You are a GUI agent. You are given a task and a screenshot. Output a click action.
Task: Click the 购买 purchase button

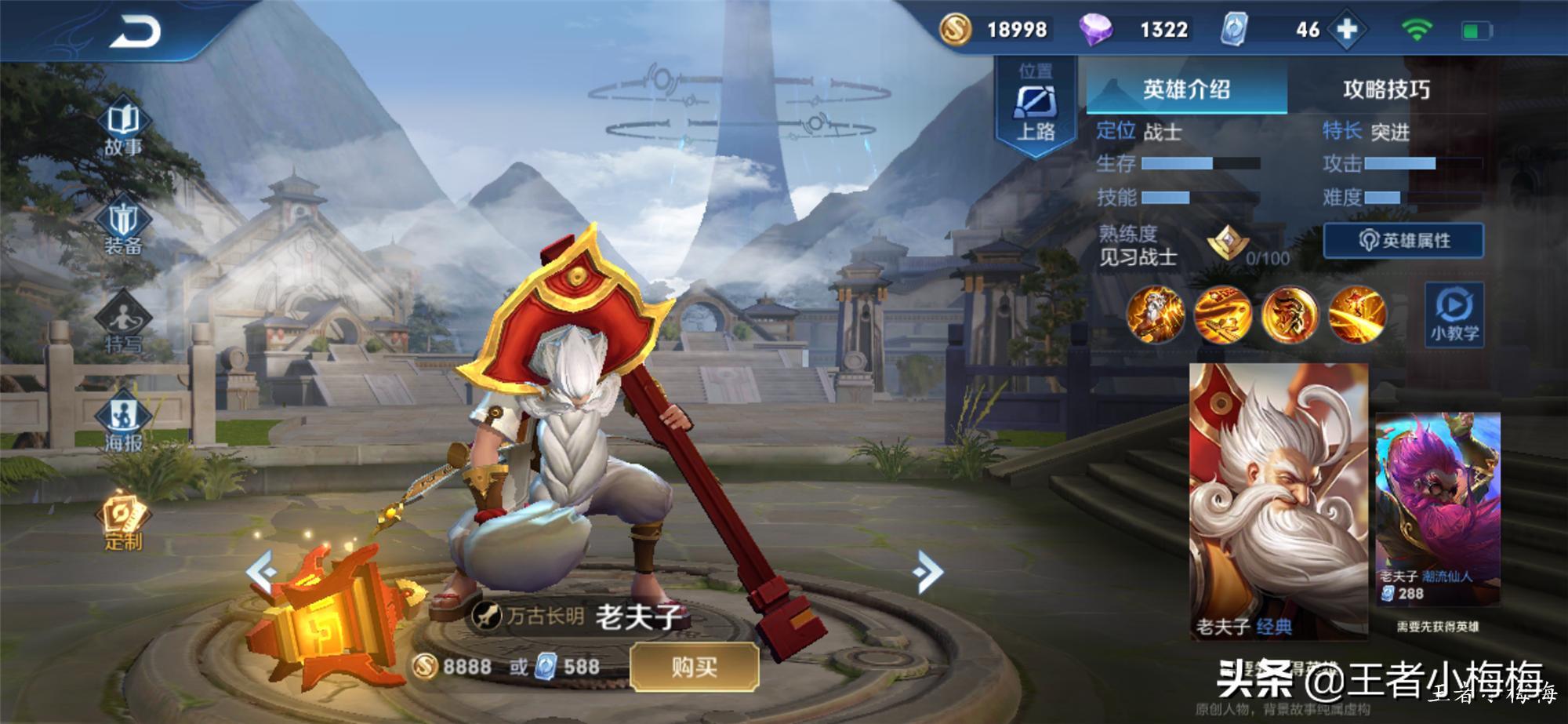pyautogui.click(x=695, y=668)
